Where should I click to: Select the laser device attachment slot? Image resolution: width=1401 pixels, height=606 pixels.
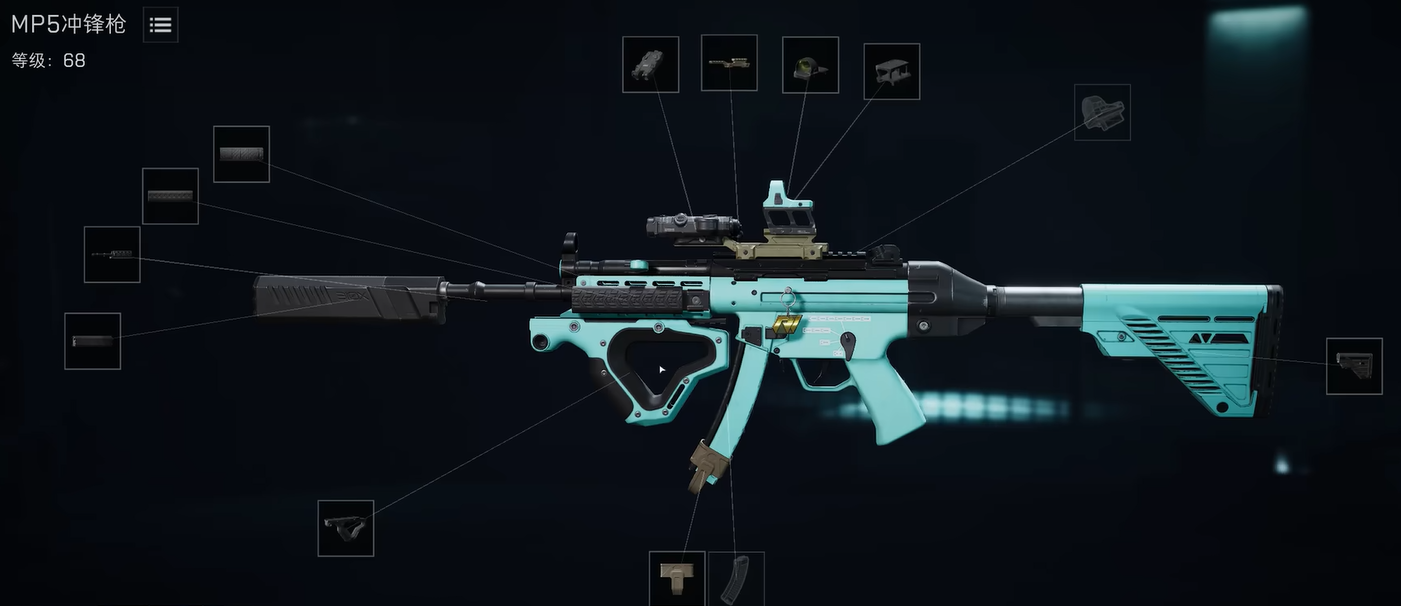650,65
